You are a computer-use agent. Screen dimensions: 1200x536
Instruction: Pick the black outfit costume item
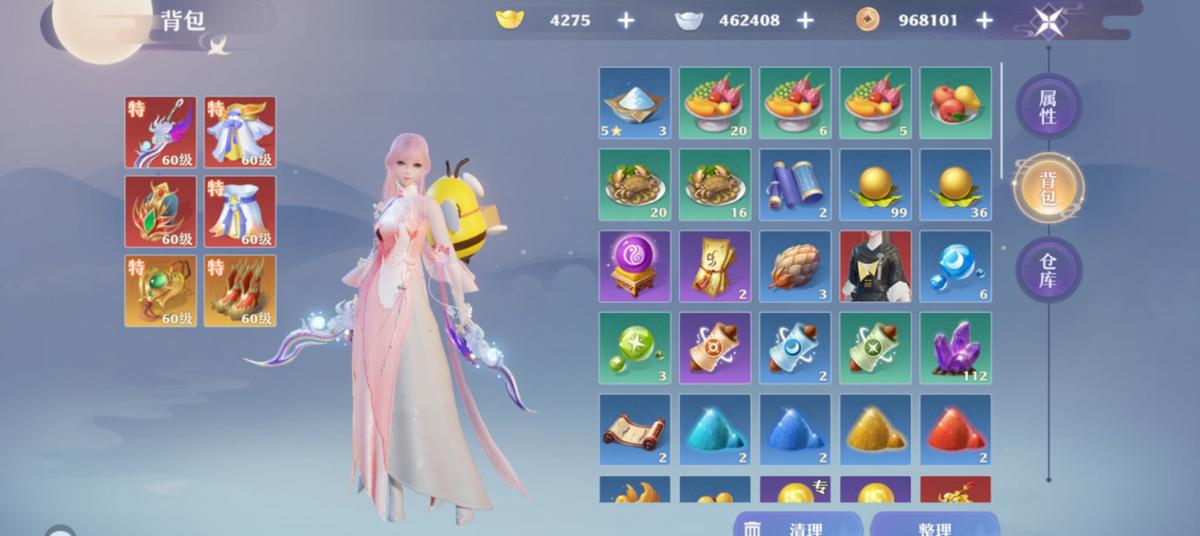(875, 266)
